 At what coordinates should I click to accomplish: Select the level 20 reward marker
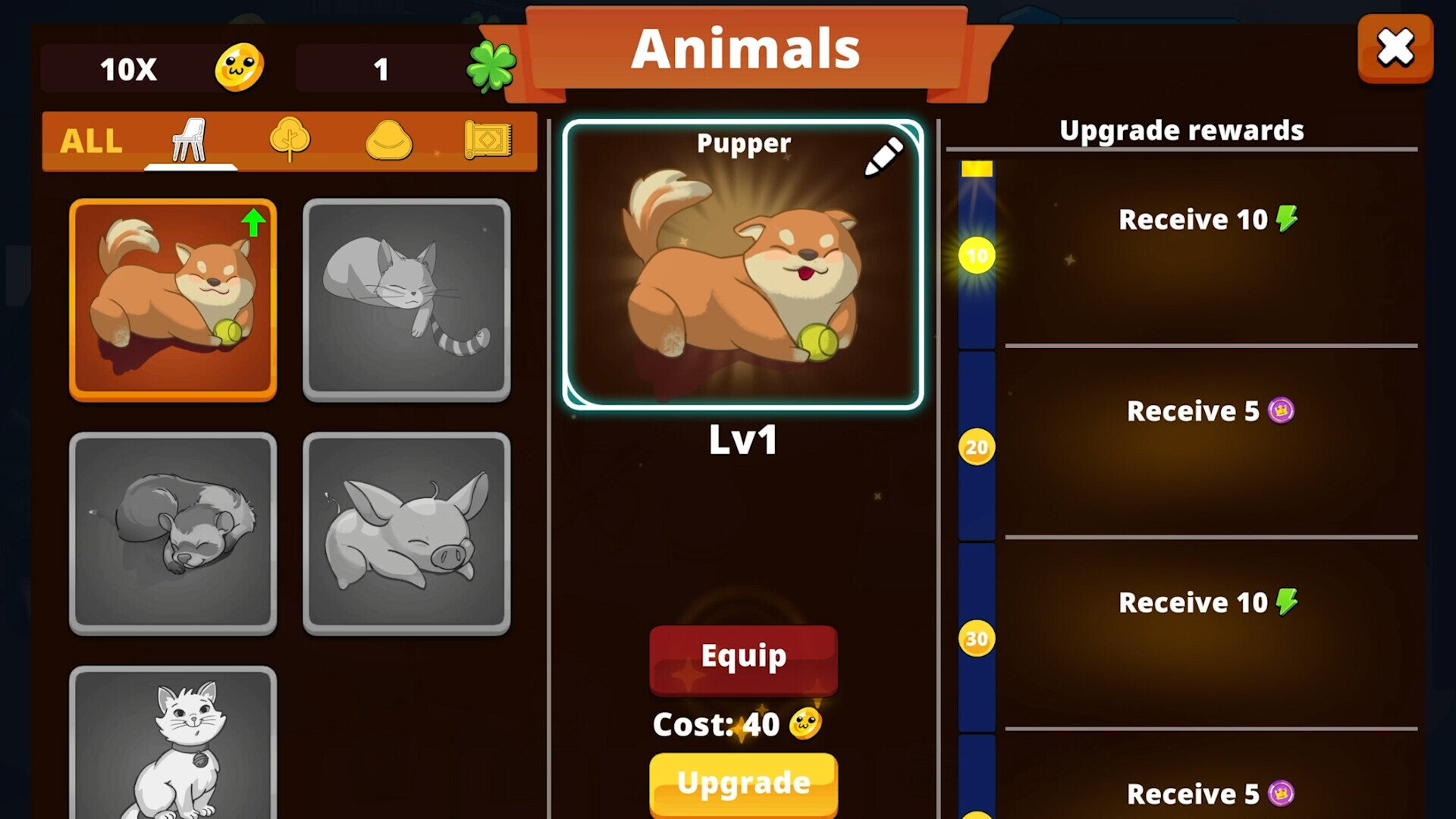tap(977, 447)
